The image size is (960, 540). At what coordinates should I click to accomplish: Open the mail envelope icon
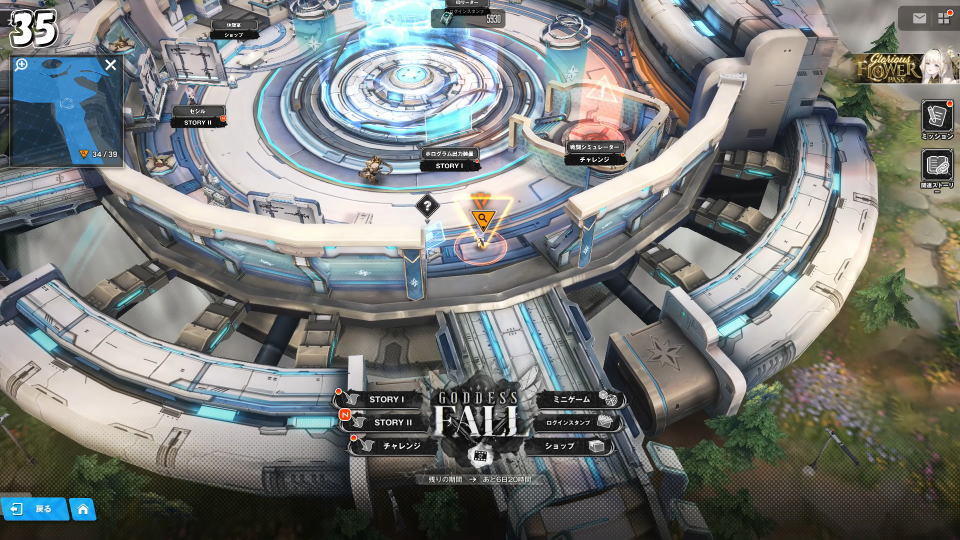(x=918, y=17)
